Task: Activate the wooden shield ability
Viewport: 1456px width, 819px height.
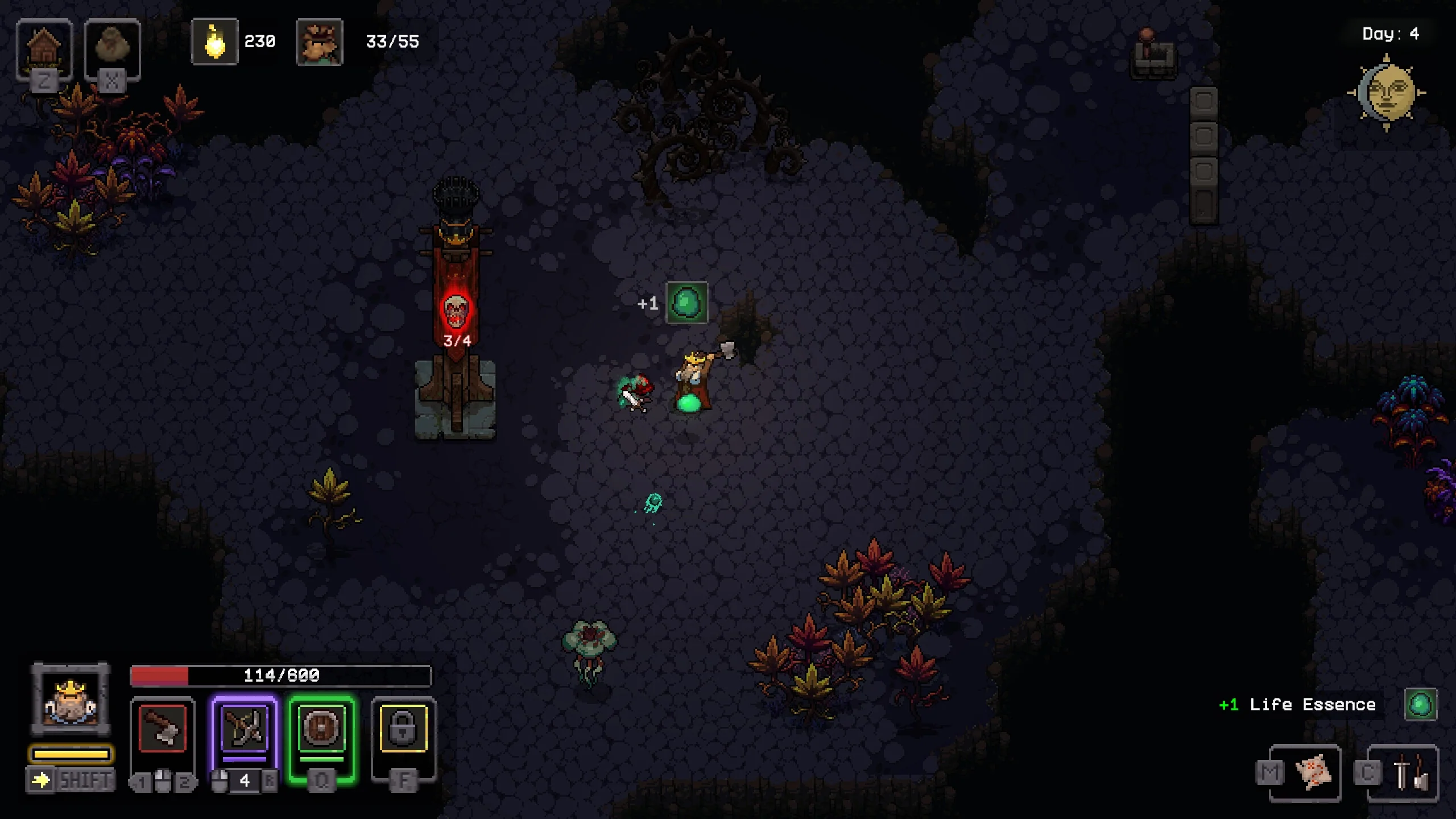Action: (322, 729)
